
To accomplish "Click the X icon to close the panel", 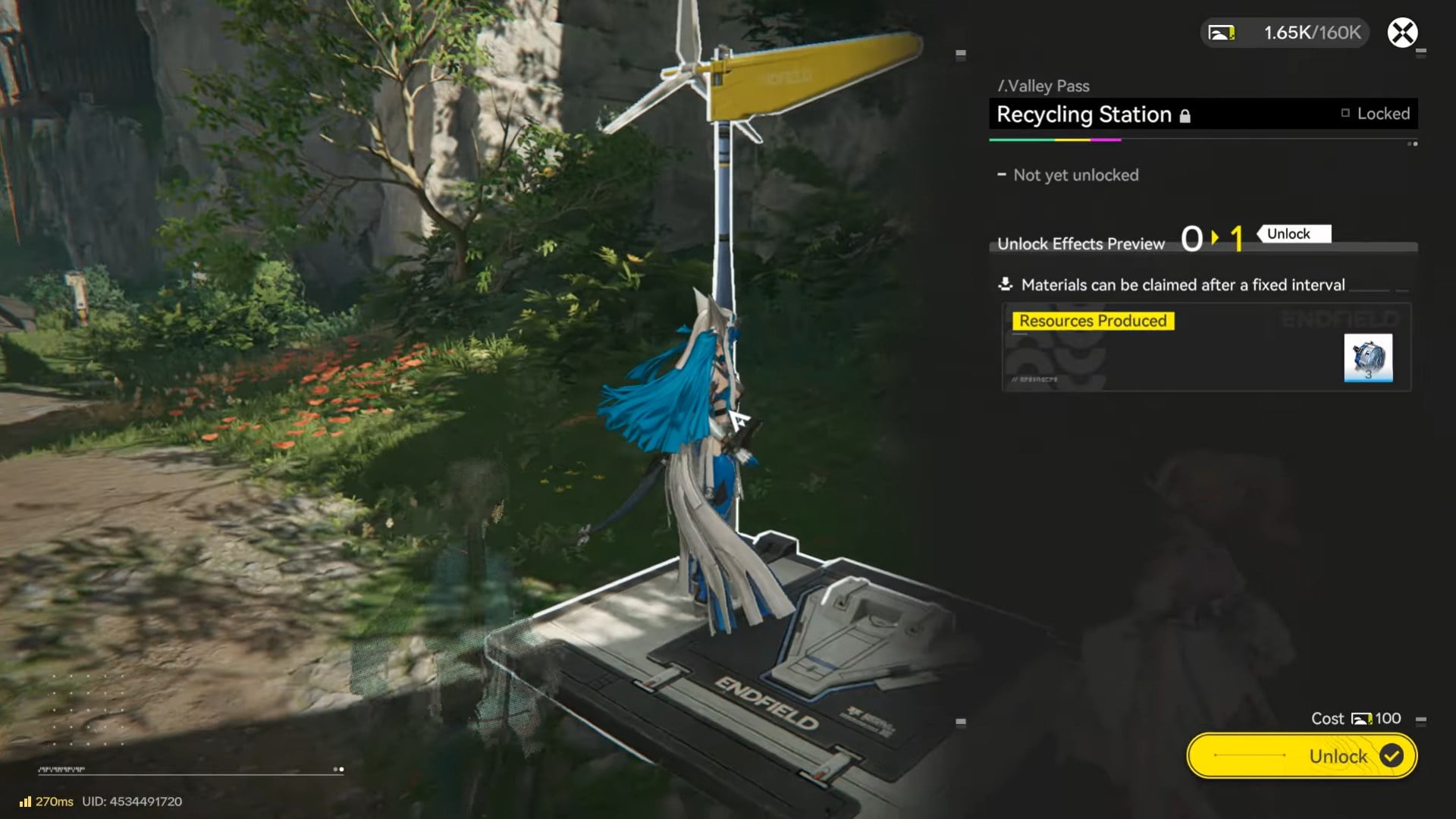I will (x=1404, y=33).
